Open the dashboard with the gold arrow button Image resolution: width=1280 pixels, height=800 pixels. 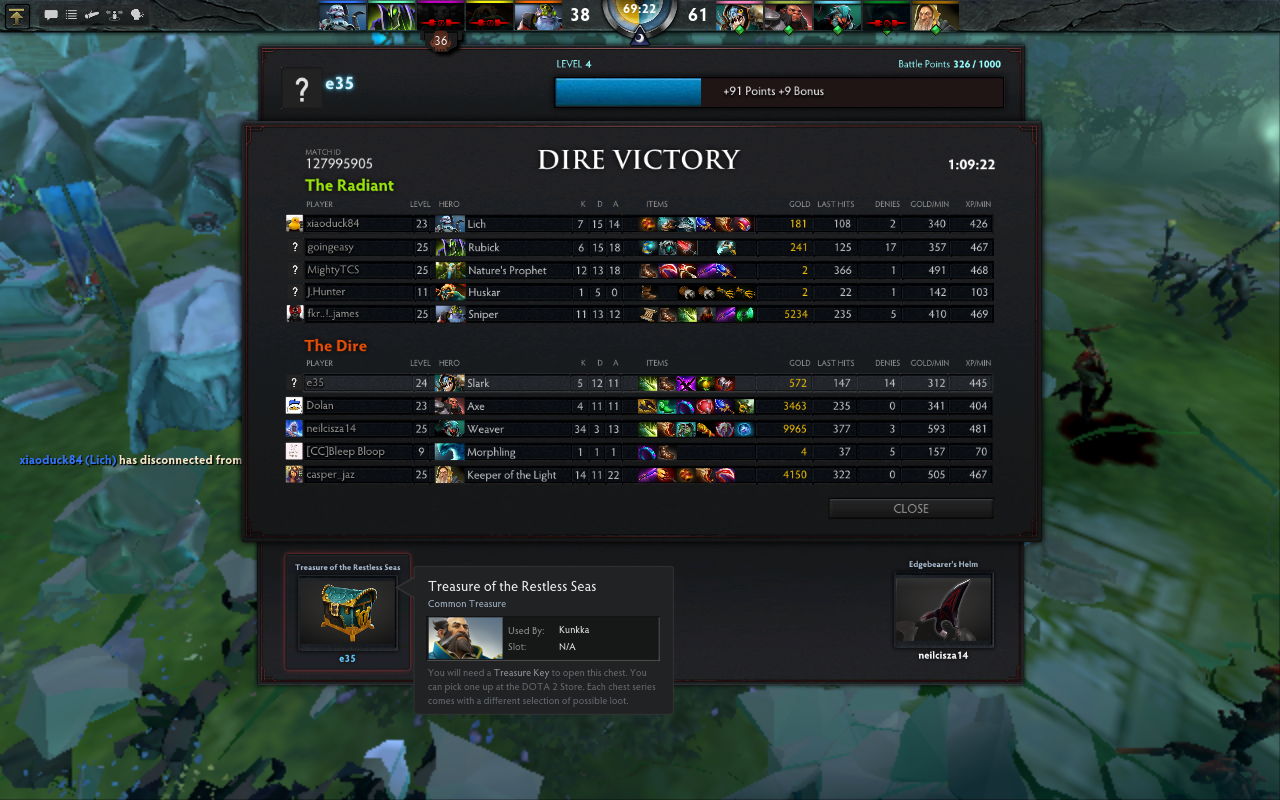click(18, 15)
